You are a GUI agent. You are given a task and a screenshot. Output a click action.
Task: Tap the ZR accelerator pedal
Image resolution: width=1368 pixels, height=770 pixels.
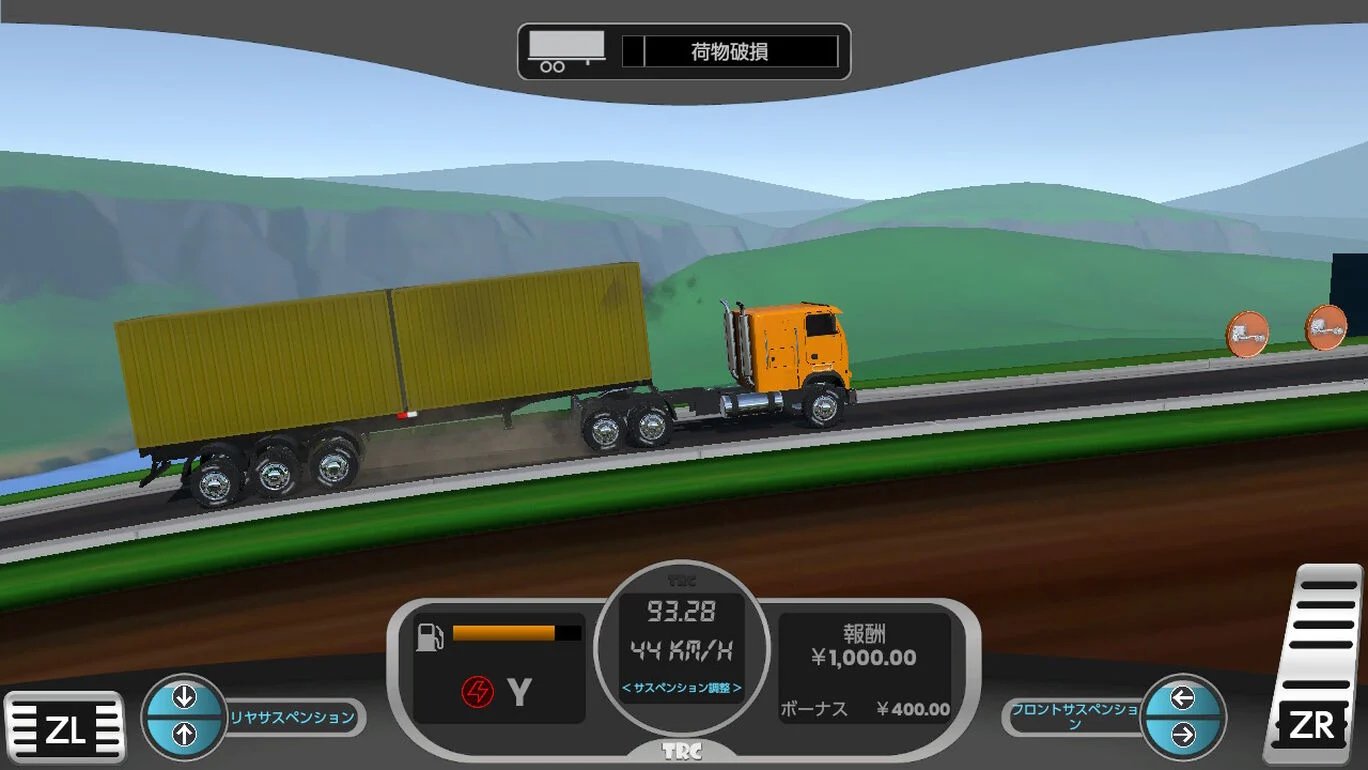point(1313,664)
